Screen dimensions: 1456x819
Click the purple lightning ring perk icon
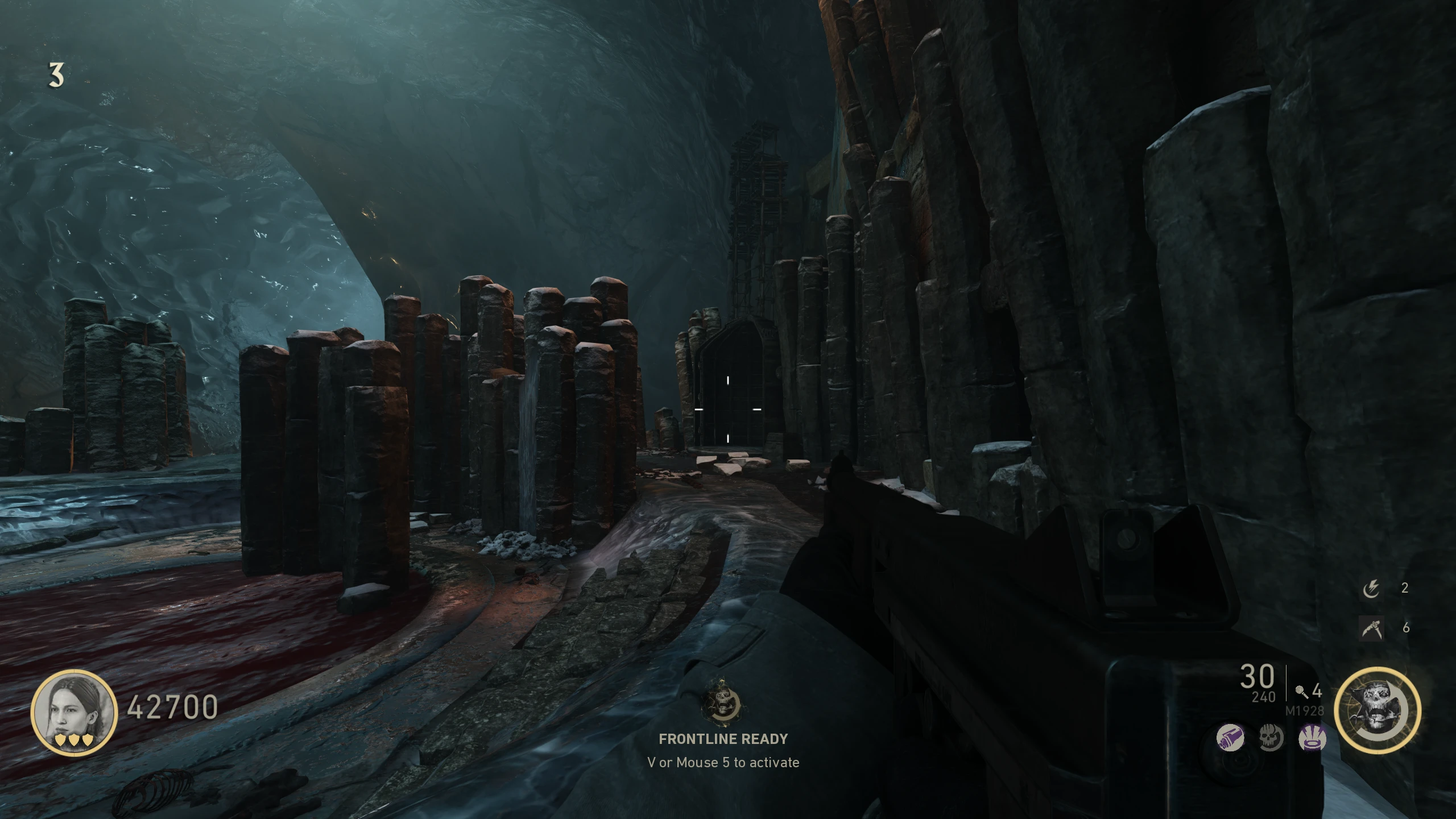tap(1313, 739)
